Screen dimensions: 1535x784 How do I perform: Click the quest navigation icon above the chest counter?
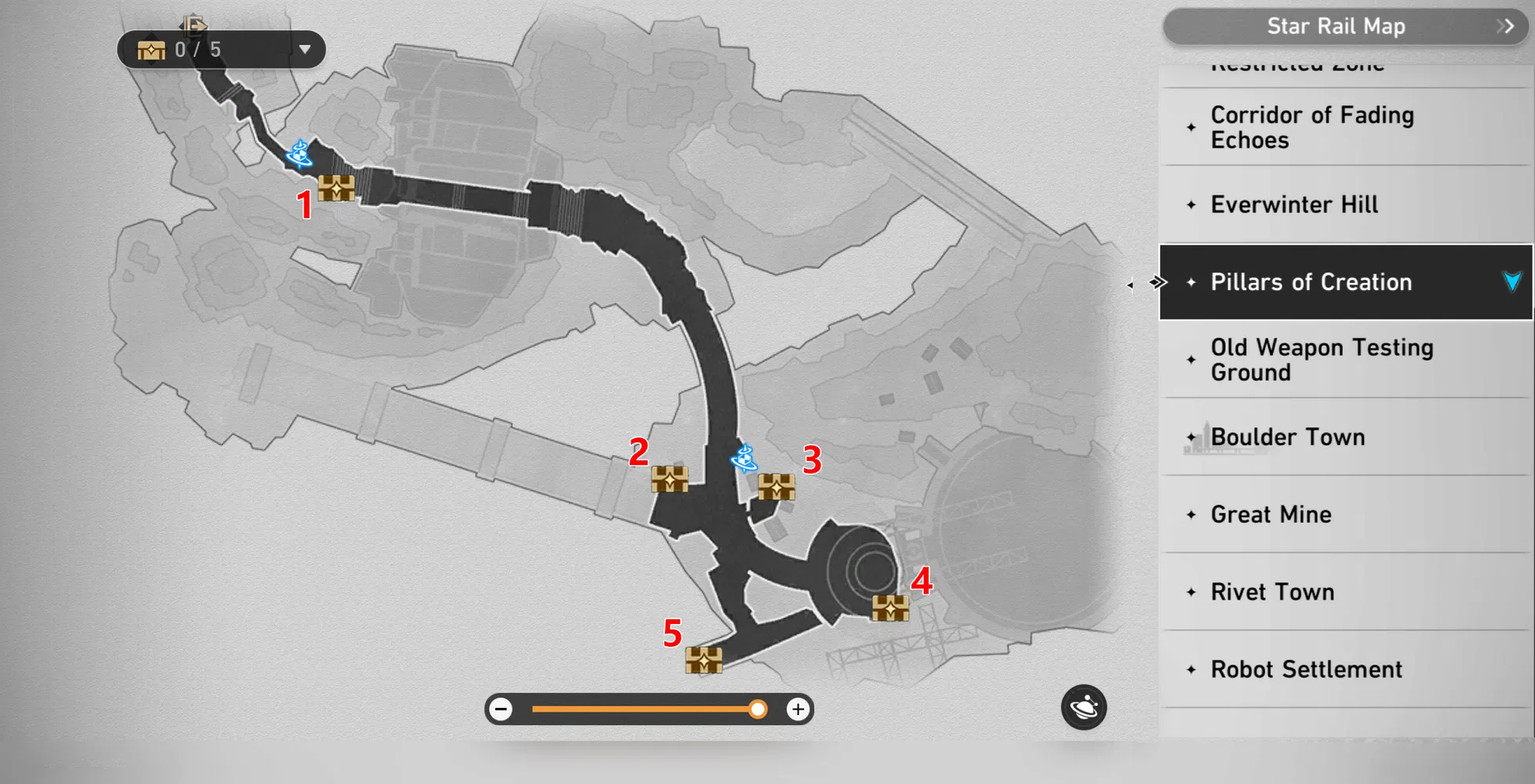click(192, 25)
